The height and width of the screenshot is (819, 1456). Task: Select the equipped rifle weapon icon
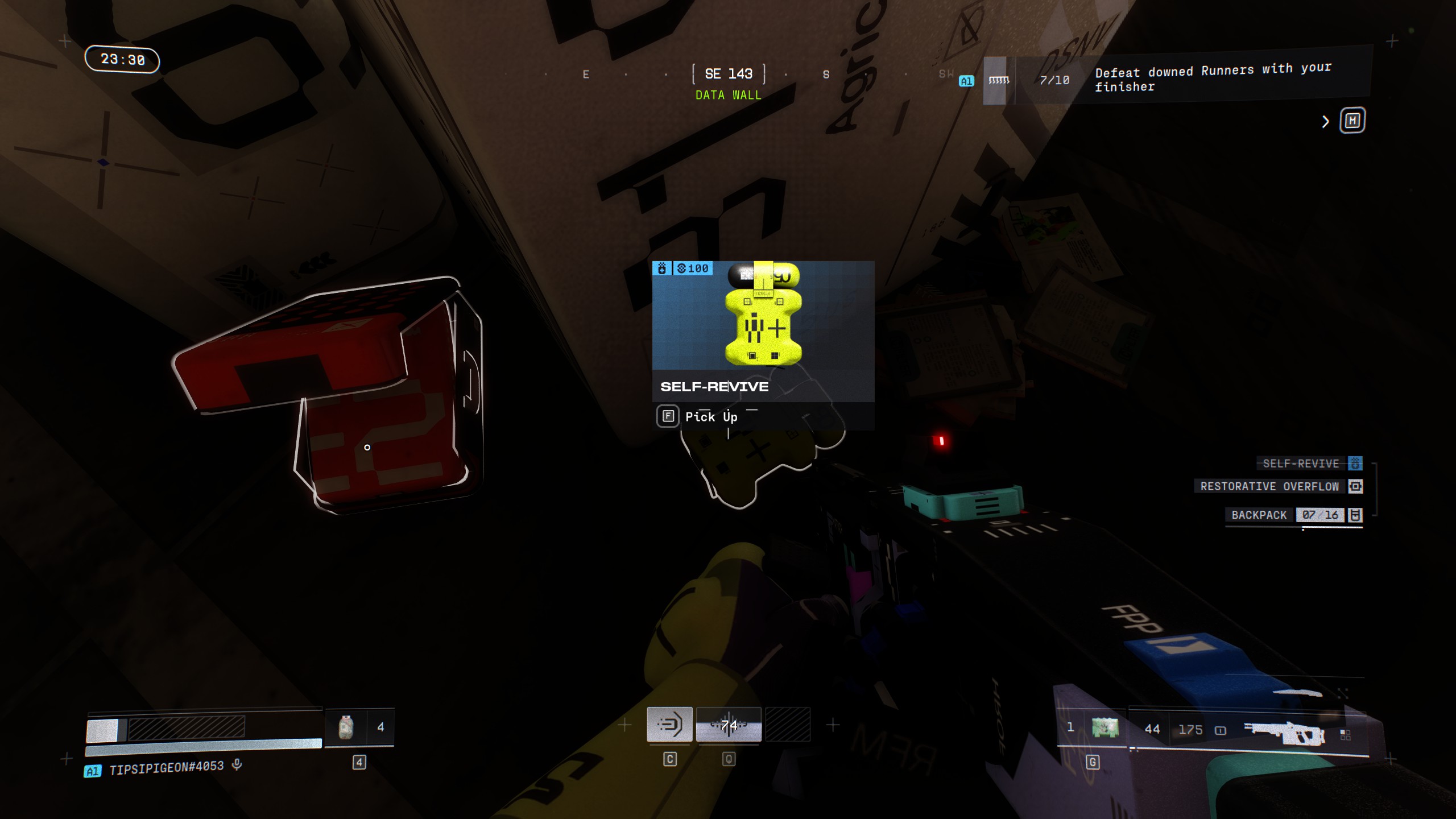(1284, 732)
